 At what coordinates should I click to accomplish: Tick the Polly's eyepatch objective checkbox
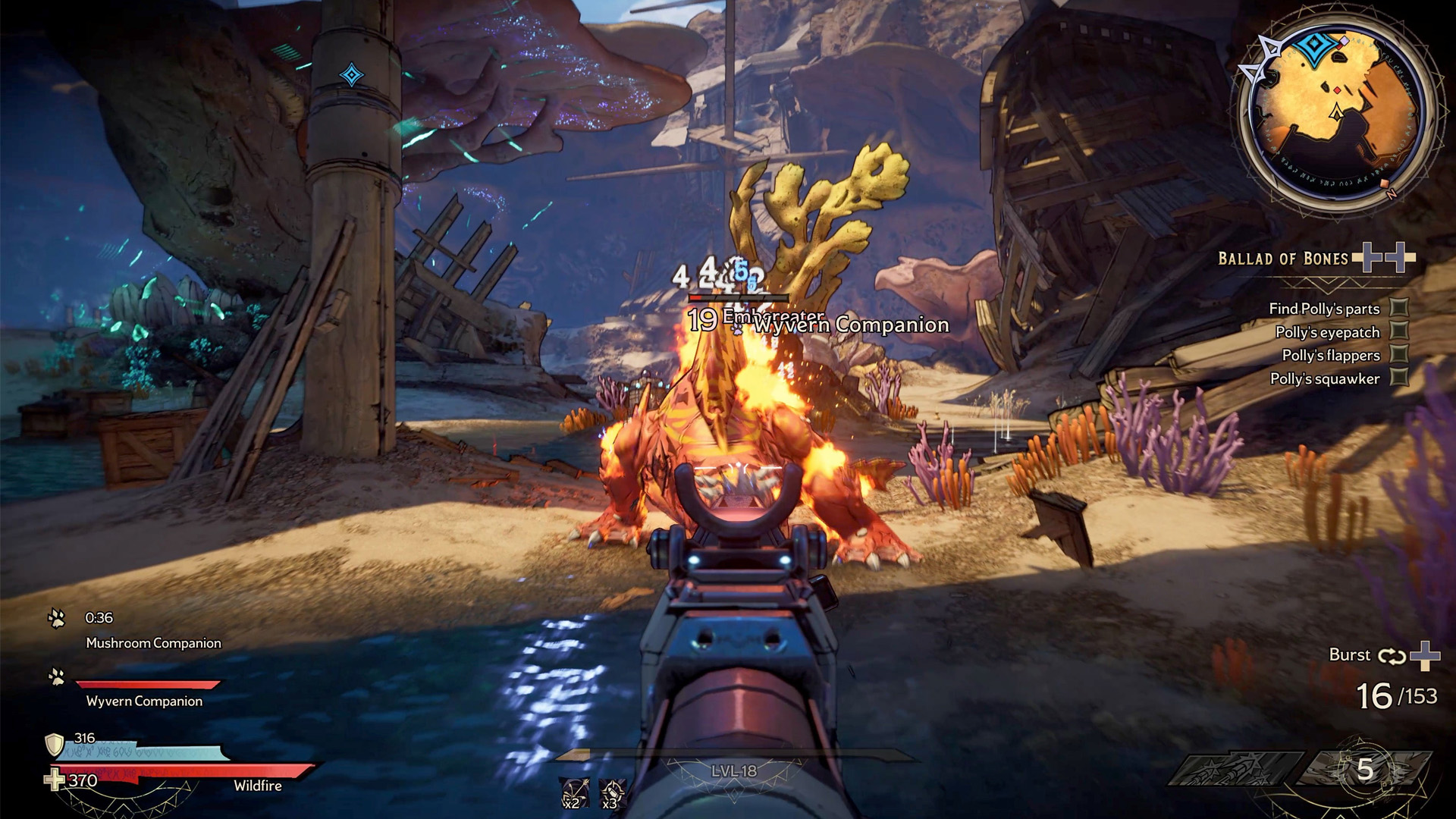point(1399,331)
